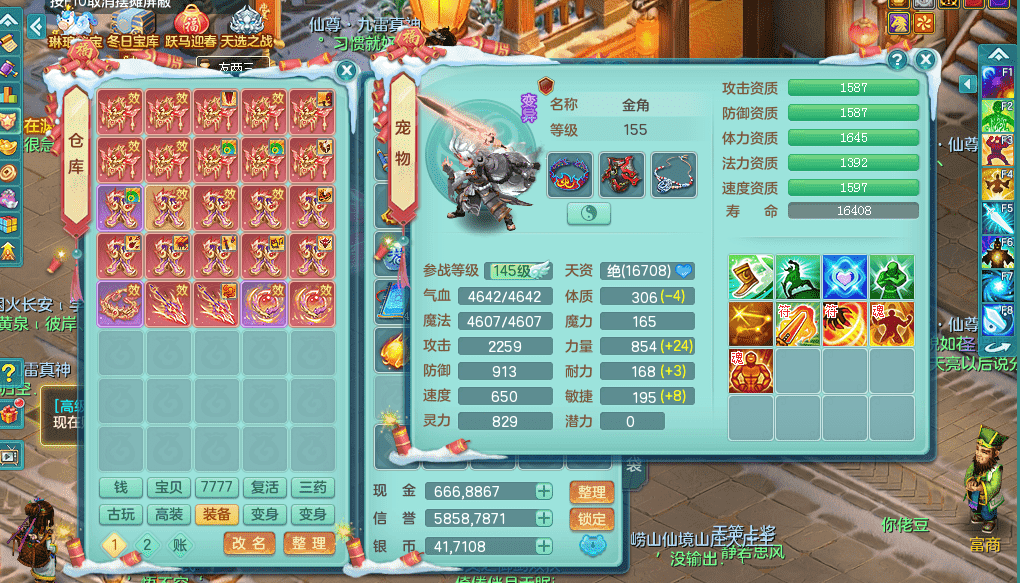Show the 高装 warehouse category
Image resolution: width=1020 pixels, height=583 pixels.
(168, 514)
